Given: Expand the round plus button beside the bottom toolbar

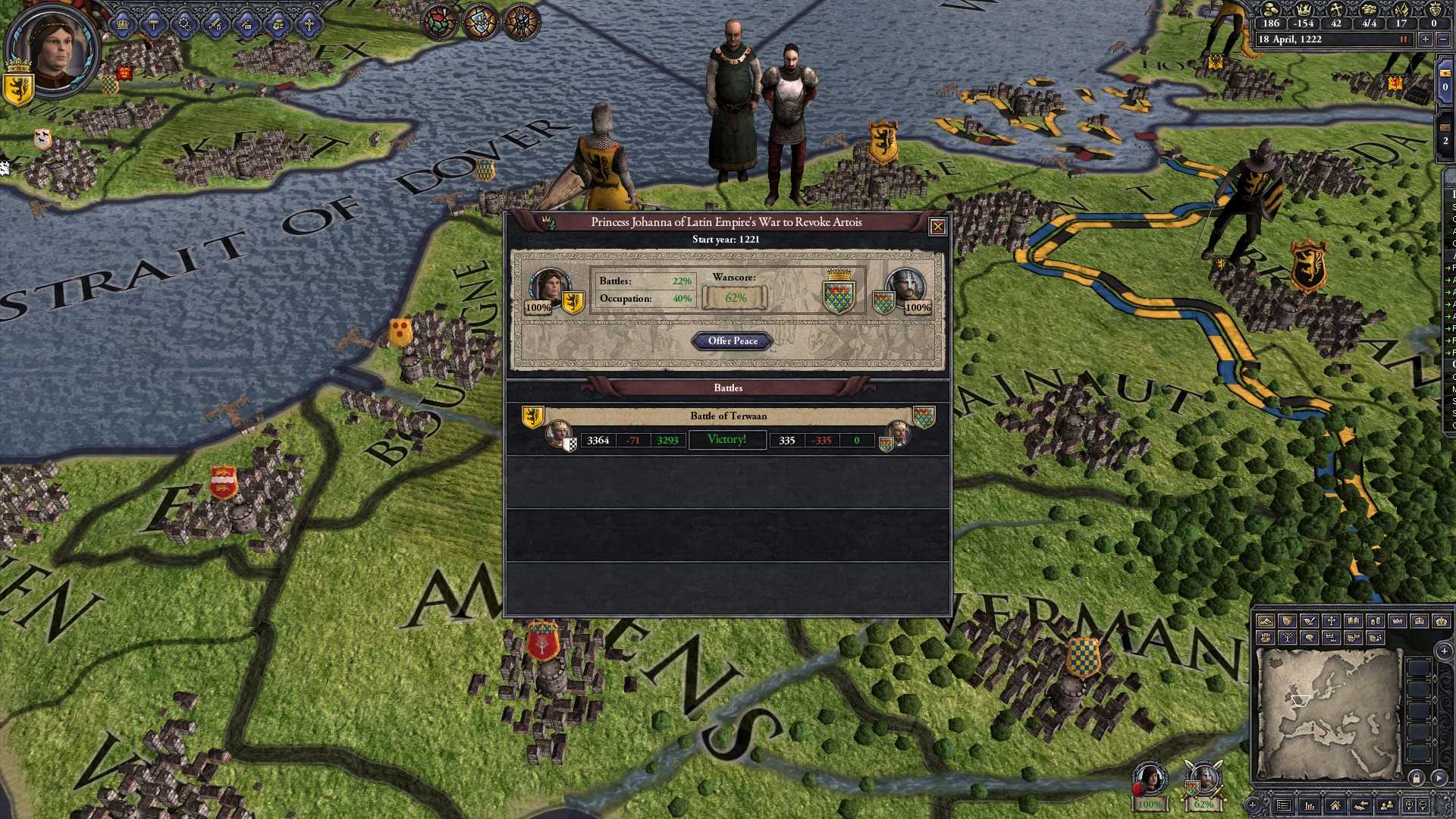Looking at the screenshot, I should 1253,806.
